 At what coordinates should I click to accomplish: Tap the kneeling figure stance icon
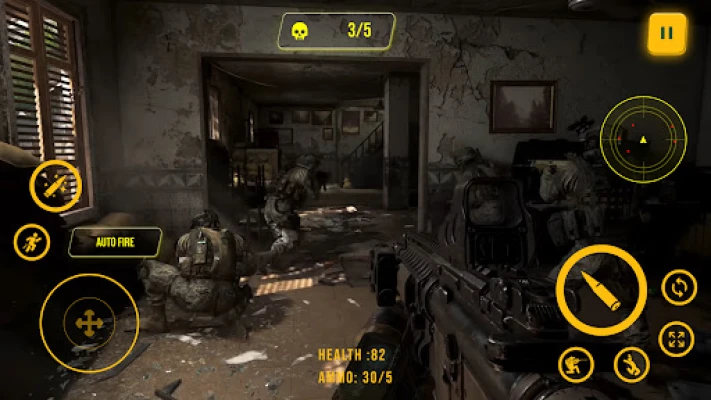tap(631, 364)
